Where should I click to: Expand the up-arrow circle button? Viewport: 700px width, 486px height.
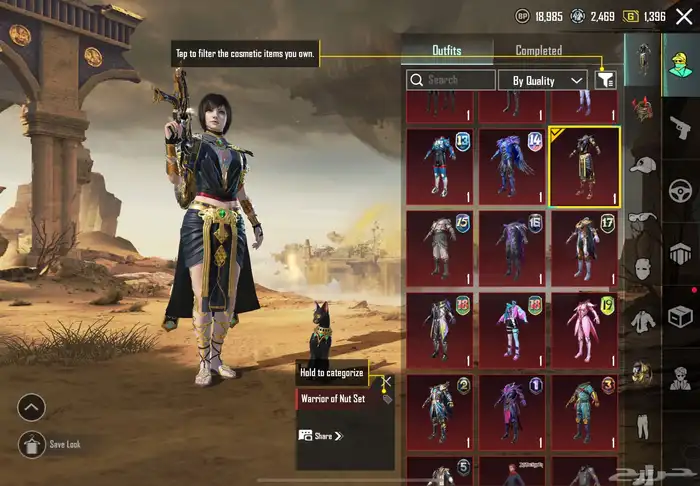[32, 407]
